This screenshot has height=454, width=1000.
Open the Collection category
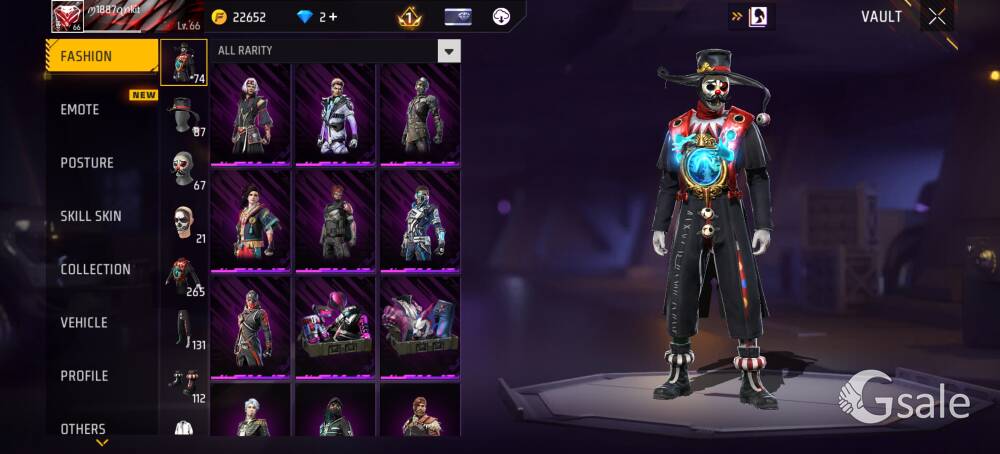[95, 269]
